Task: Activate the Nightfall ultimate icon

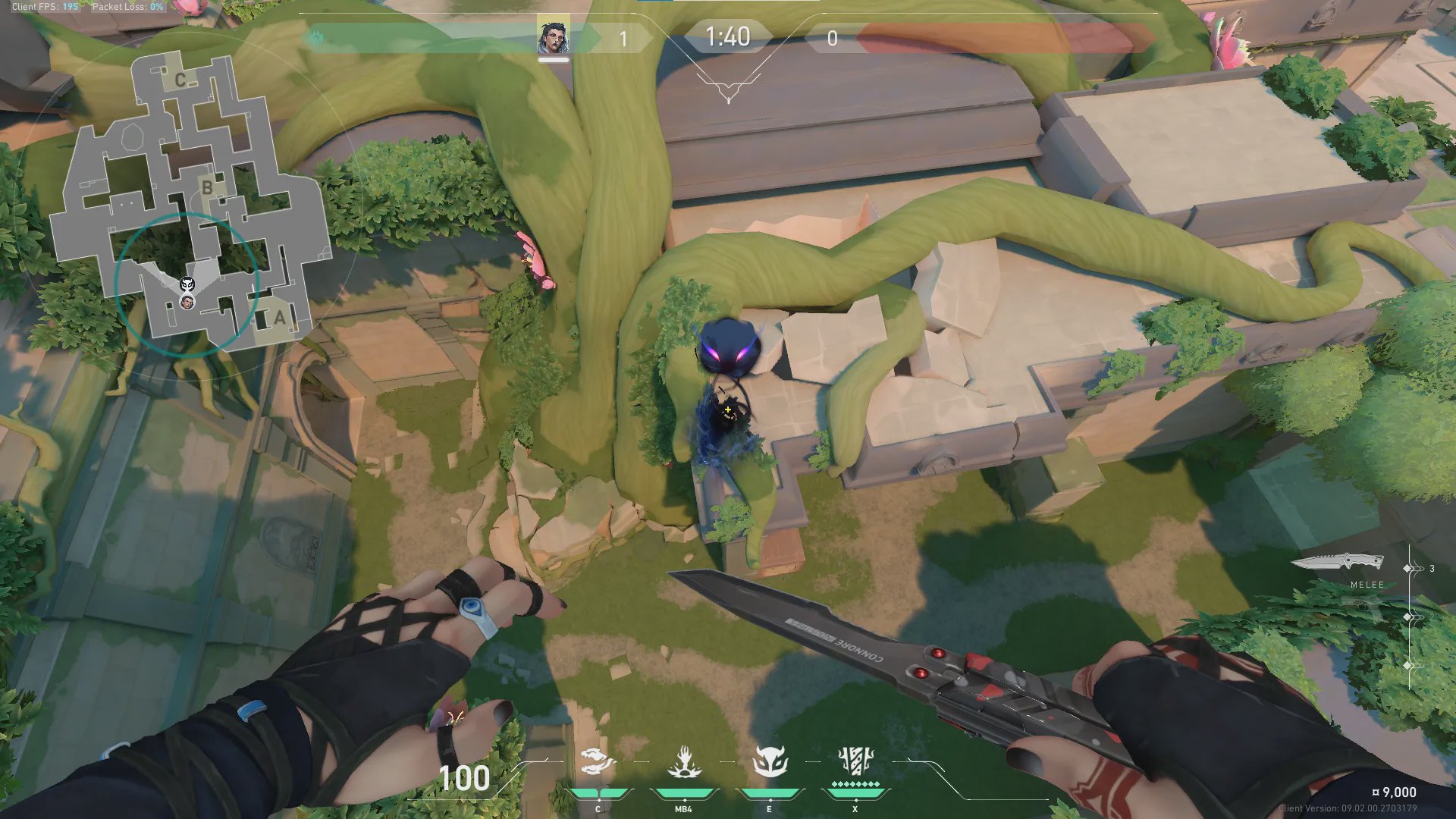Action: 855,761
